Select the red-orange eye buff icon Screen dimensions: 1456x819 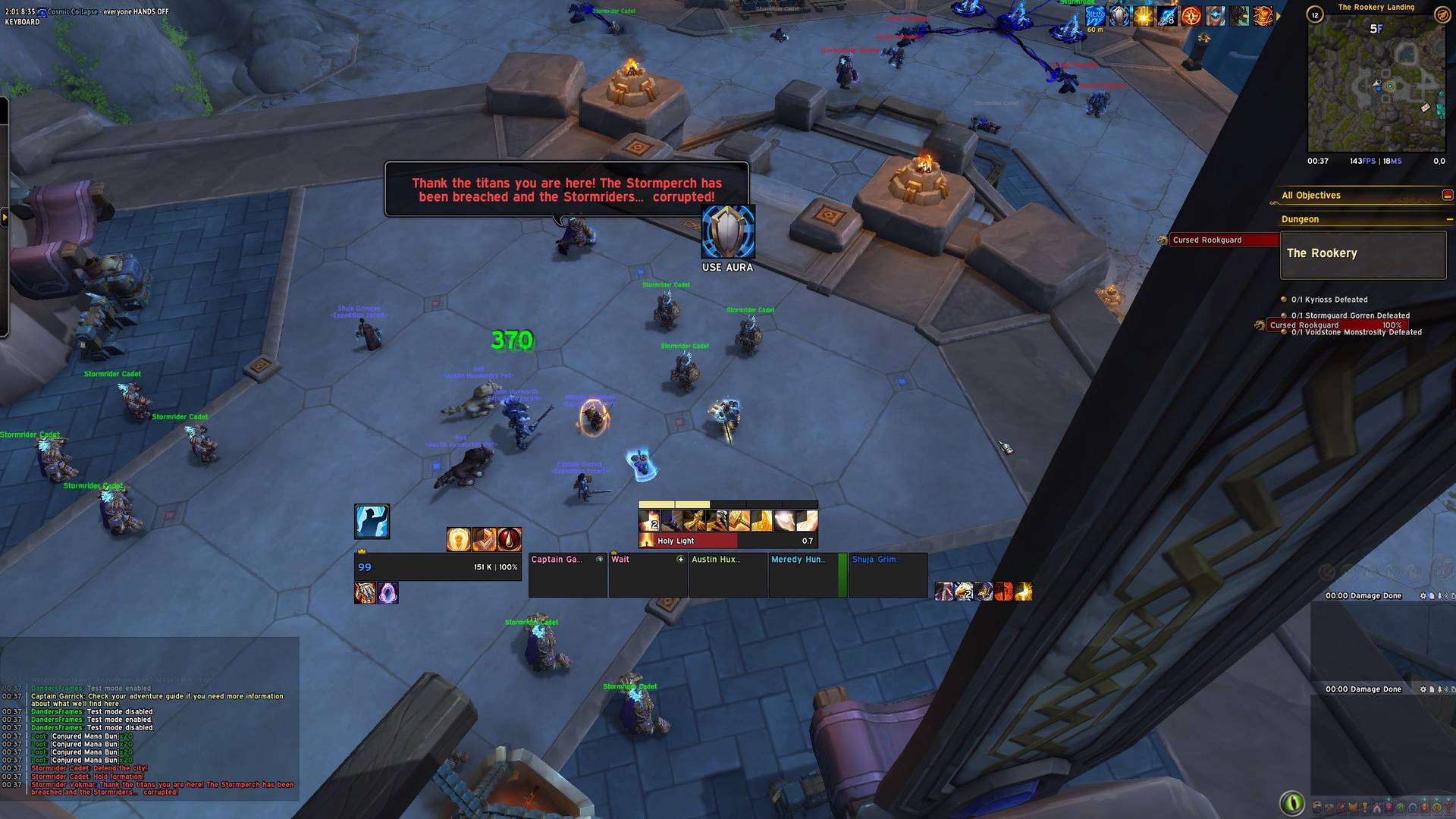1191,16
